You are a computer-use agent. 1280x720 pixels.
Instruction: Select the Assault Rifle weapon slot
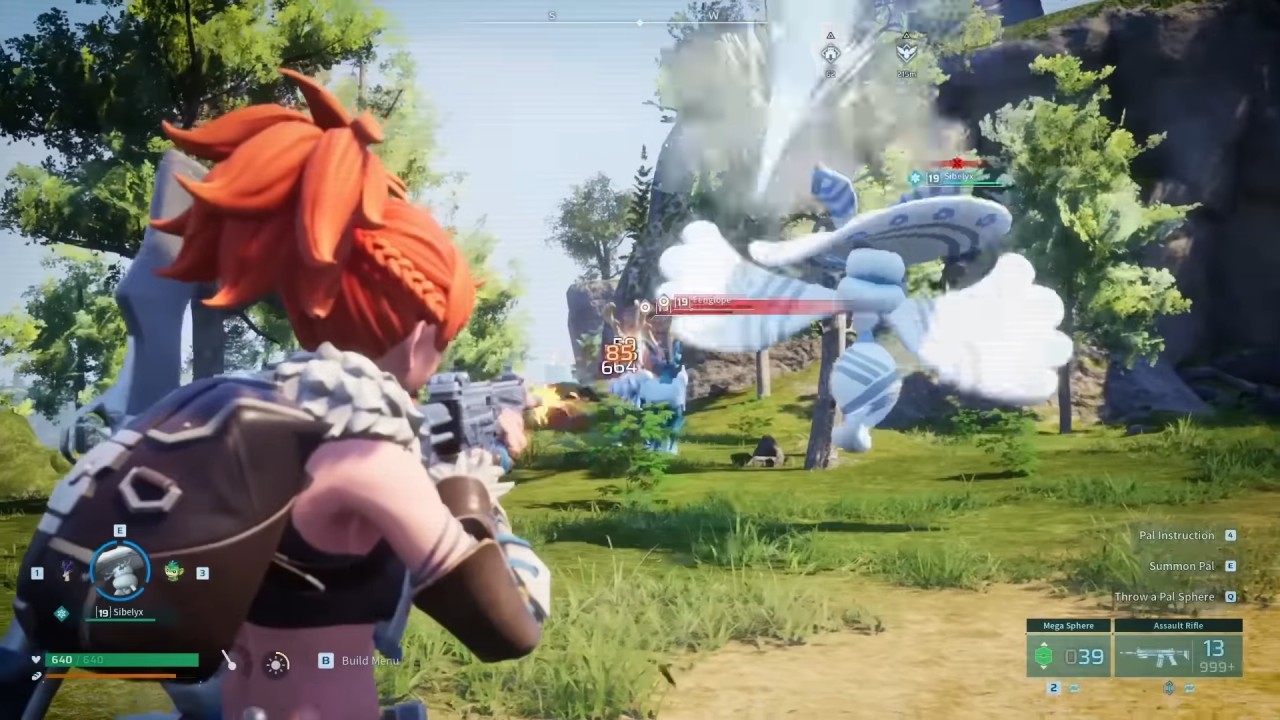click(x=1178, y=650)
